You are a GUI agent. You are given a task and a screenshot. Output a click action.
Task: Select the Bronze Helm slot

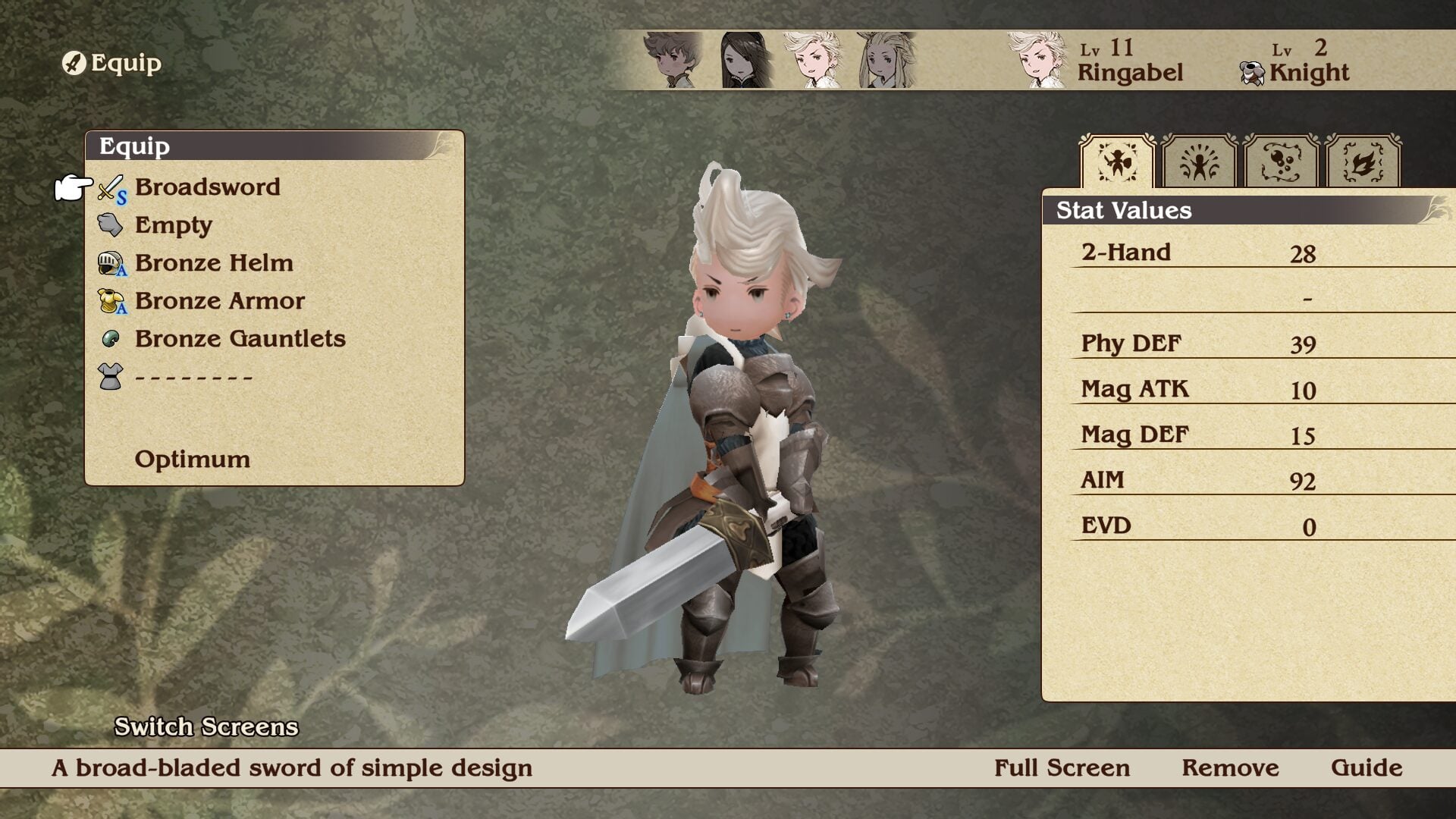click(213, 263)
